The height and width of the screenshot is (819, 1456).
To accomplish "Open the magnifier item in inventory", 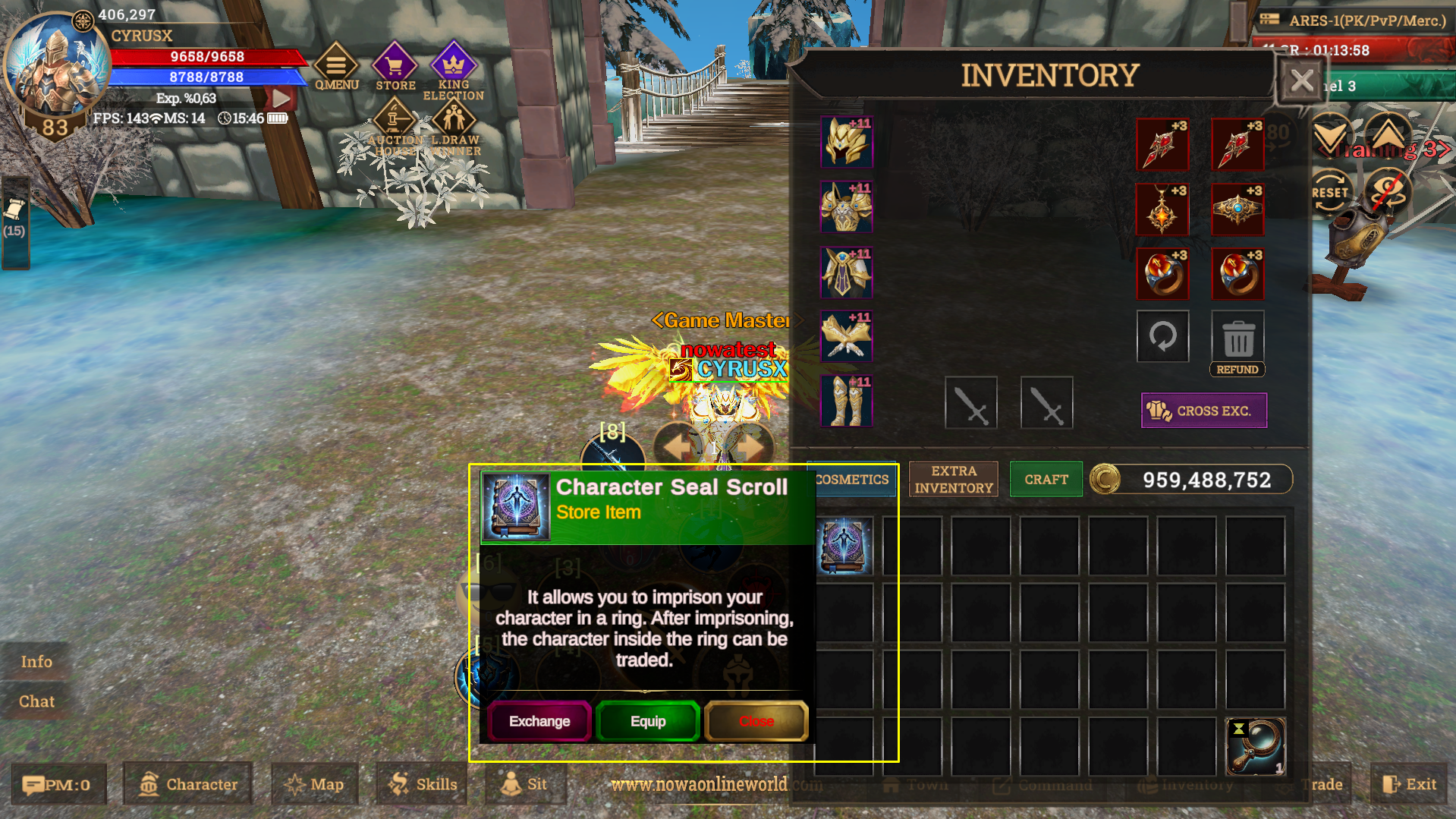I will [1256, 746].
